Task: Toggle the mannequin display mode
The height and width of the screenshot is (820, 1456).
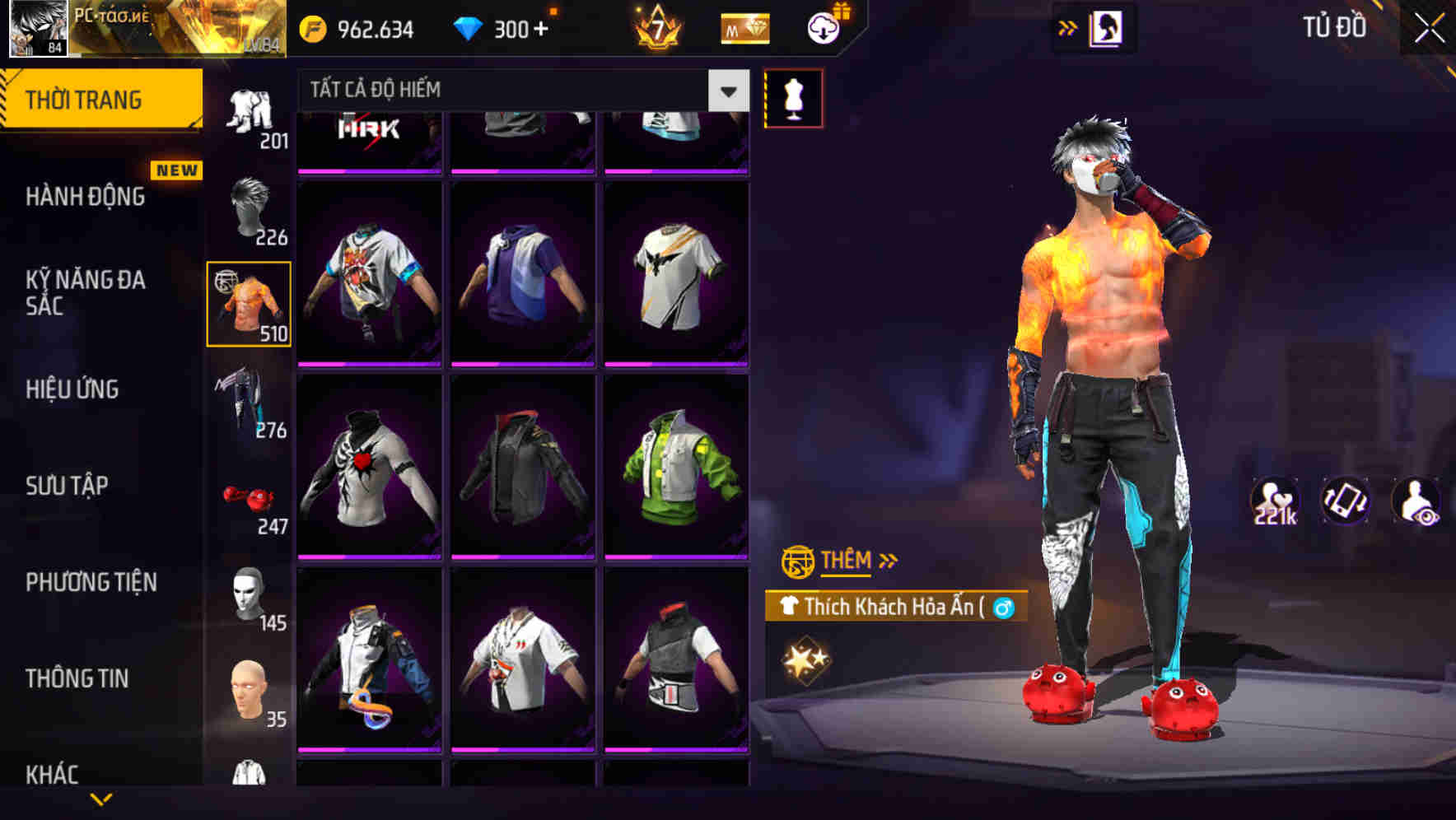Action: [793, 96]
